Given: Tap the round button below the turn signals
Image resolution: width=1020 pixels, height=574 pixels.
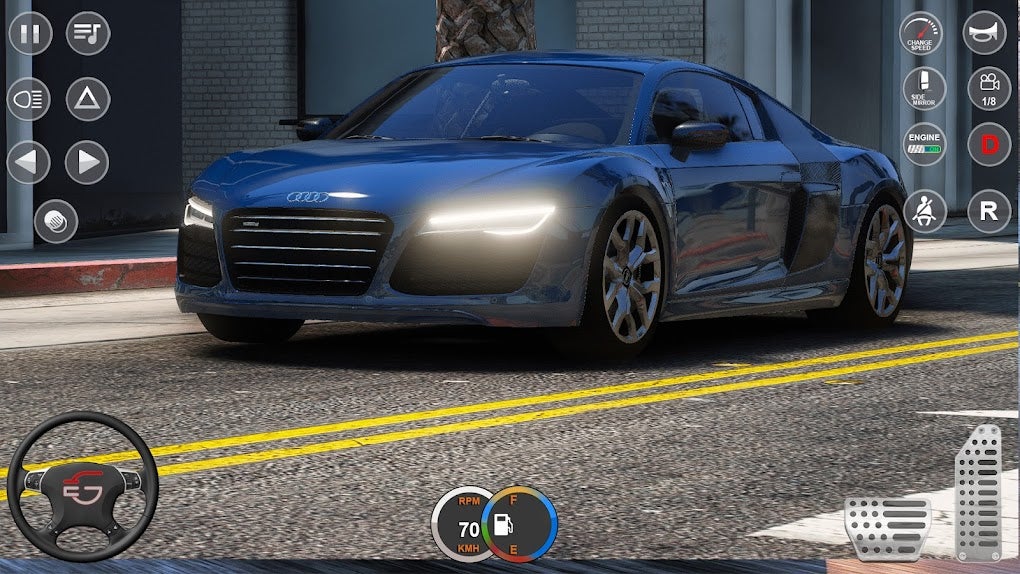Looking at the screenshot, I should 56,221.
